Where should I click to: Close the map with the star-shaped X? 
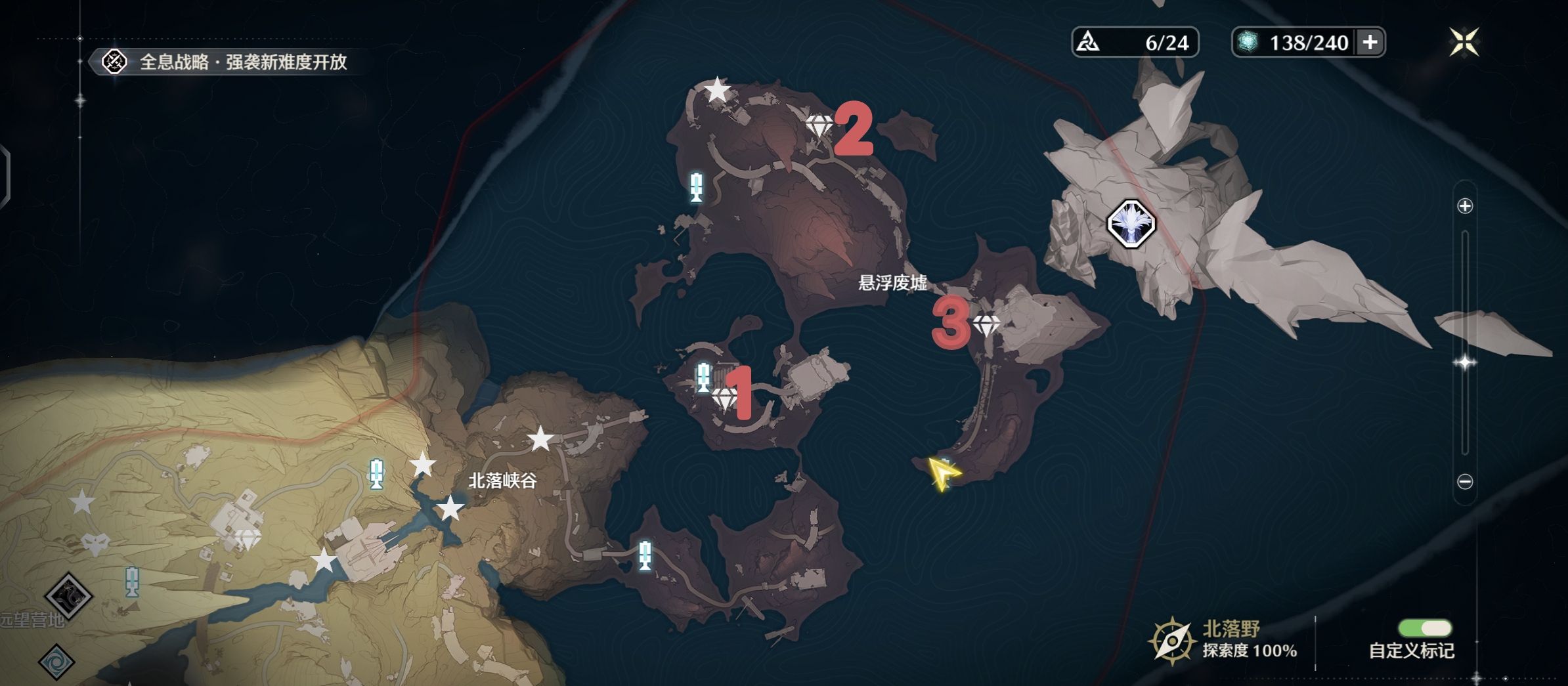point(1464,43)
